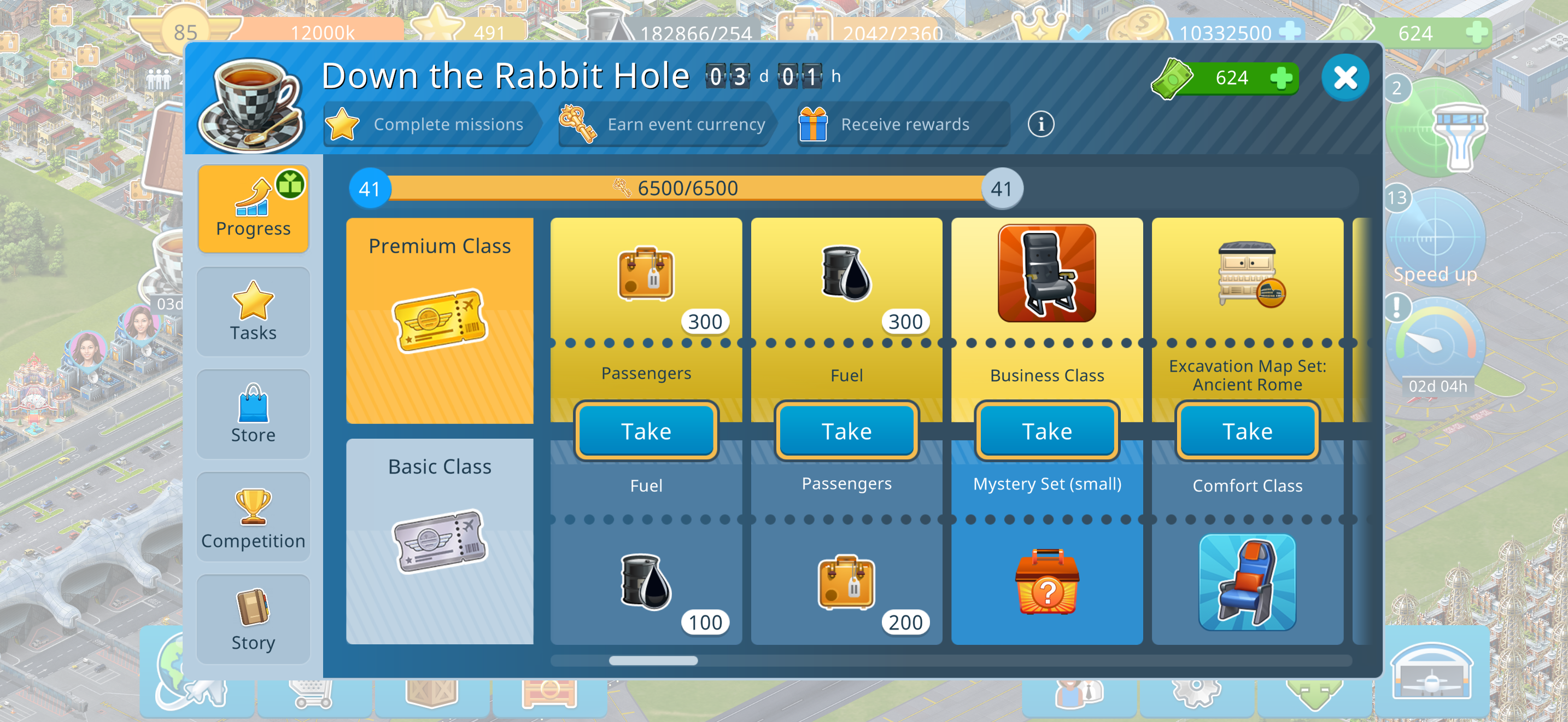The width and height of the screenshot is (1568, 722).
Task: Switch to the Progress tab
Action: 253,208
